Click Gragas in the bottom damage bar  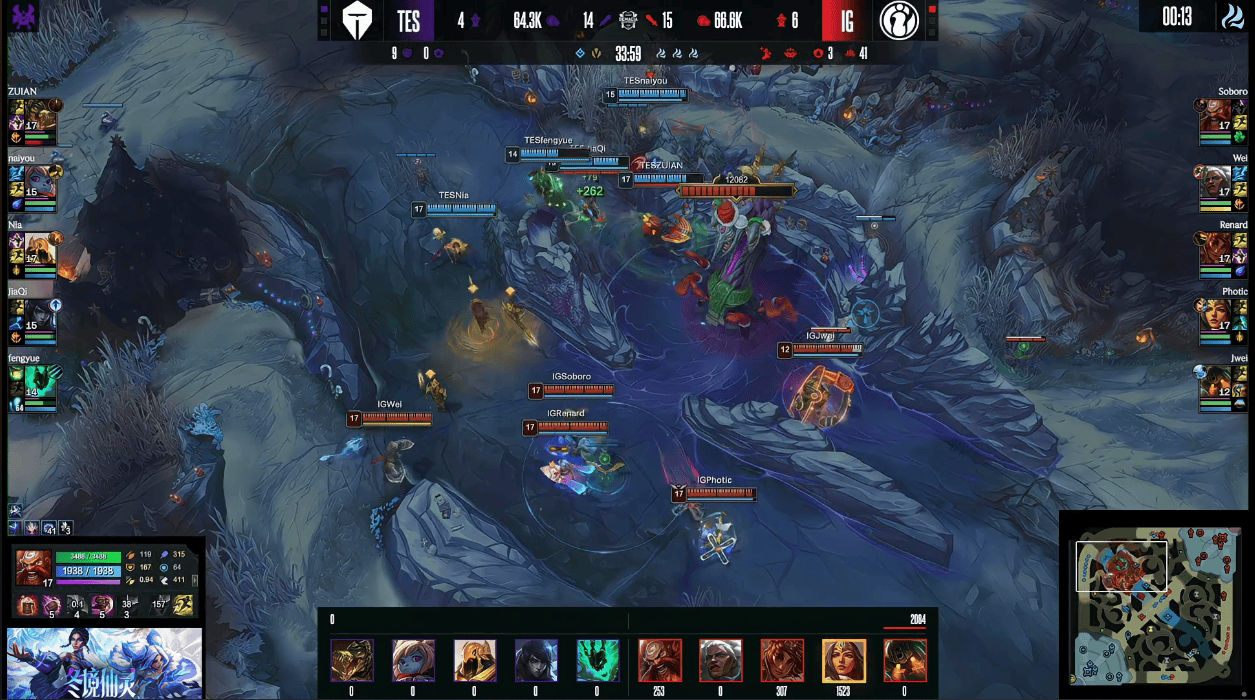tap(659, 660)
